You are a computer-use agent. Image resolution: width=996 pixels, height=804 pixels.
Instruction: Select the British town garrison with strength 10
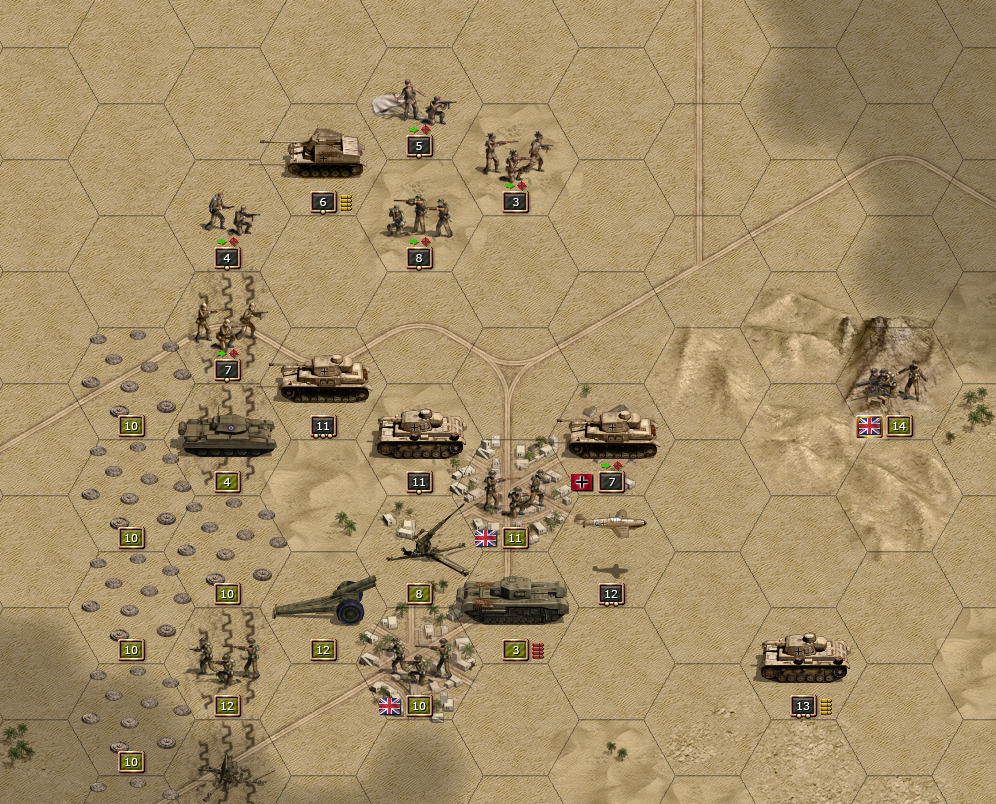[419, 658]
